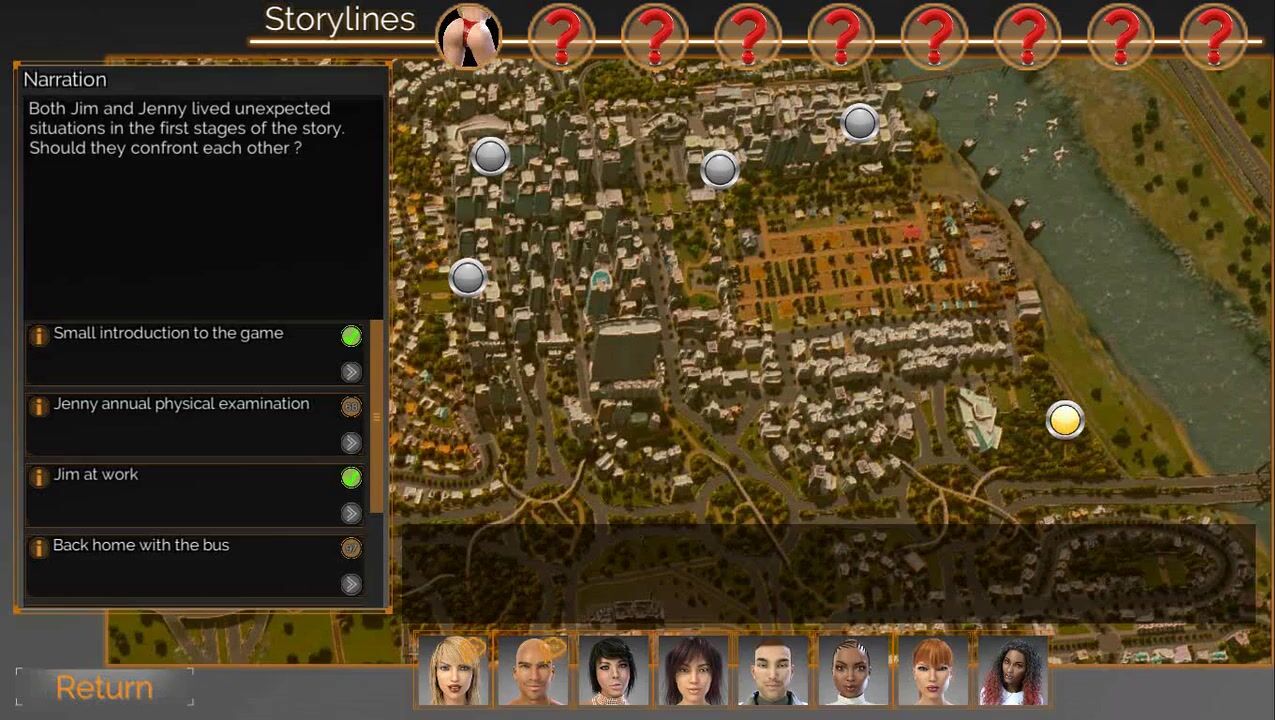Start the Back home with the bus scene
The width and height of the screenshot is (1275, 720).
[x=351, y=584]
